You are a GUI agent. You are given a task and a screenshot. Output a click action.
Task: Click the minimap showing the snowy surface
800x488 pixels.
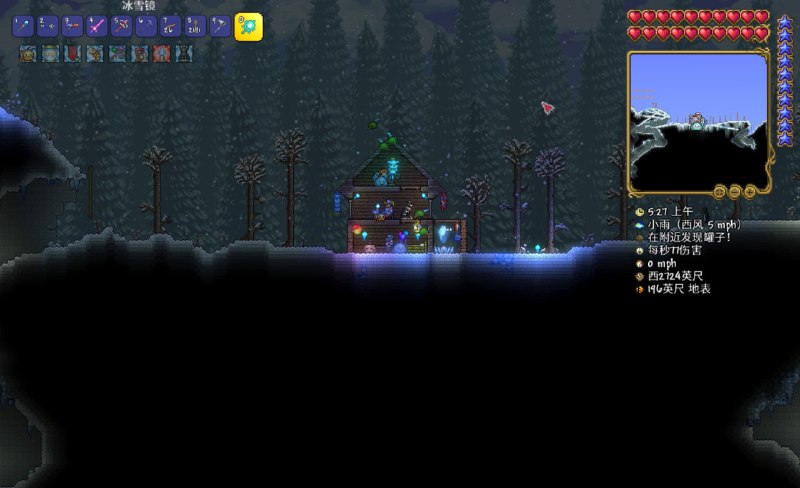point(697,120)
